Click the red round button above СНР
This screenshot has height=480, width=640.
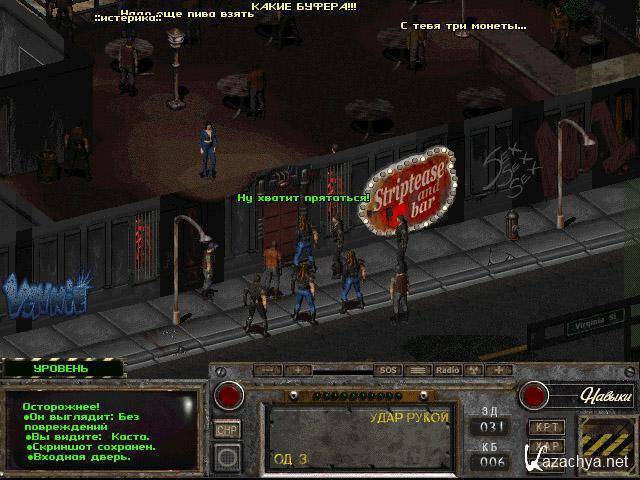click(230, 395)
